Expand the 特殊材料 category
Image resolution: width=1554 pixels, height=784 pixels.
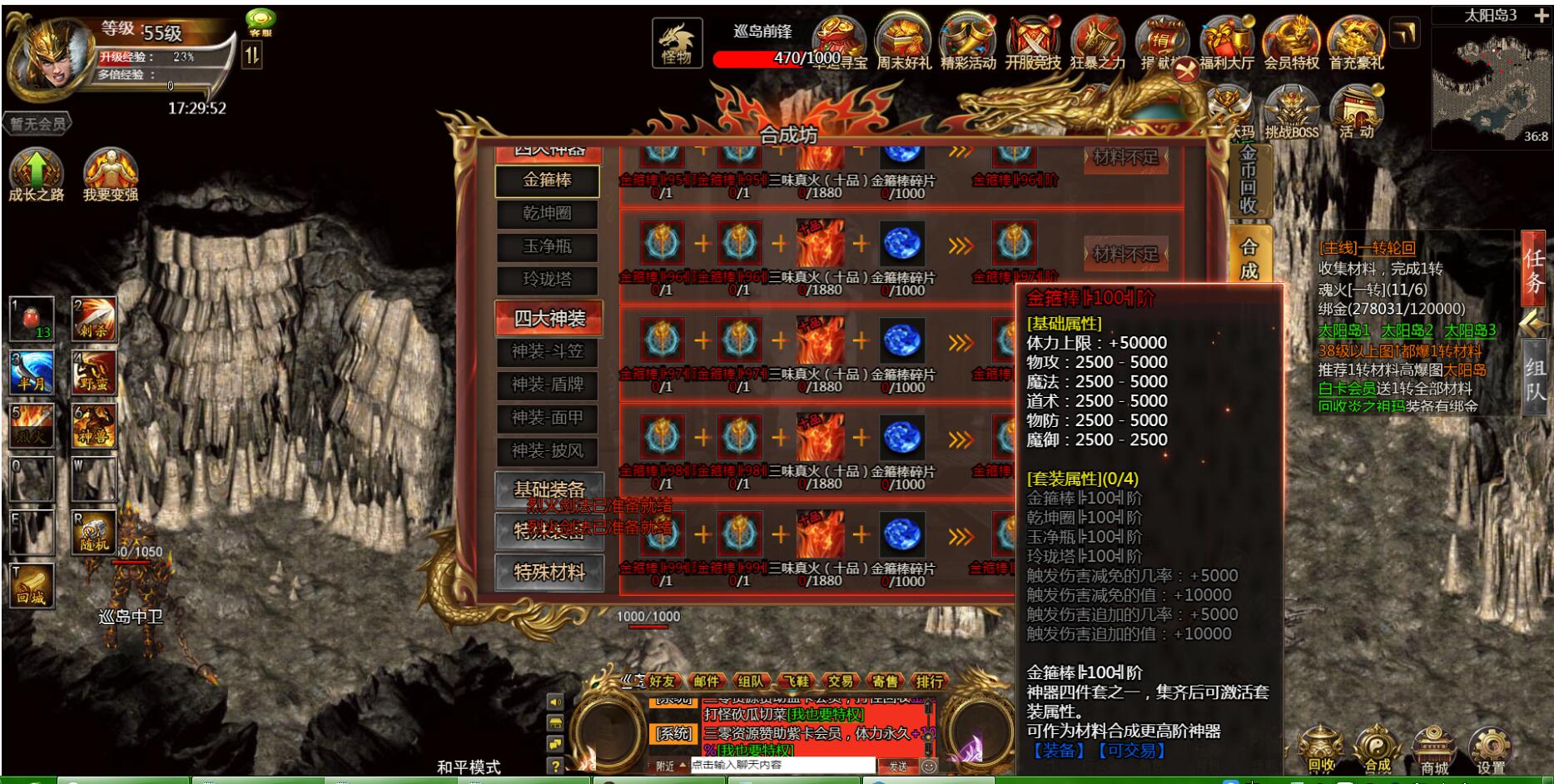(549, 573)
